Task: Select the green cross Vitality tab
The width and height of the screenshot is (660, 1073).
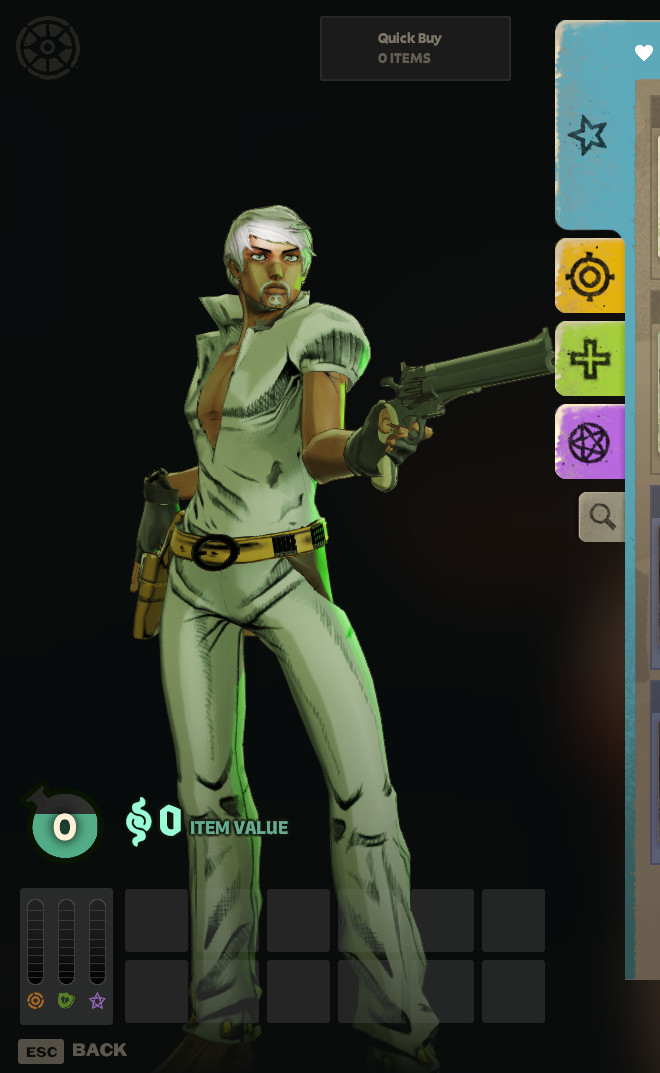Action: click(x=590, y=359)
